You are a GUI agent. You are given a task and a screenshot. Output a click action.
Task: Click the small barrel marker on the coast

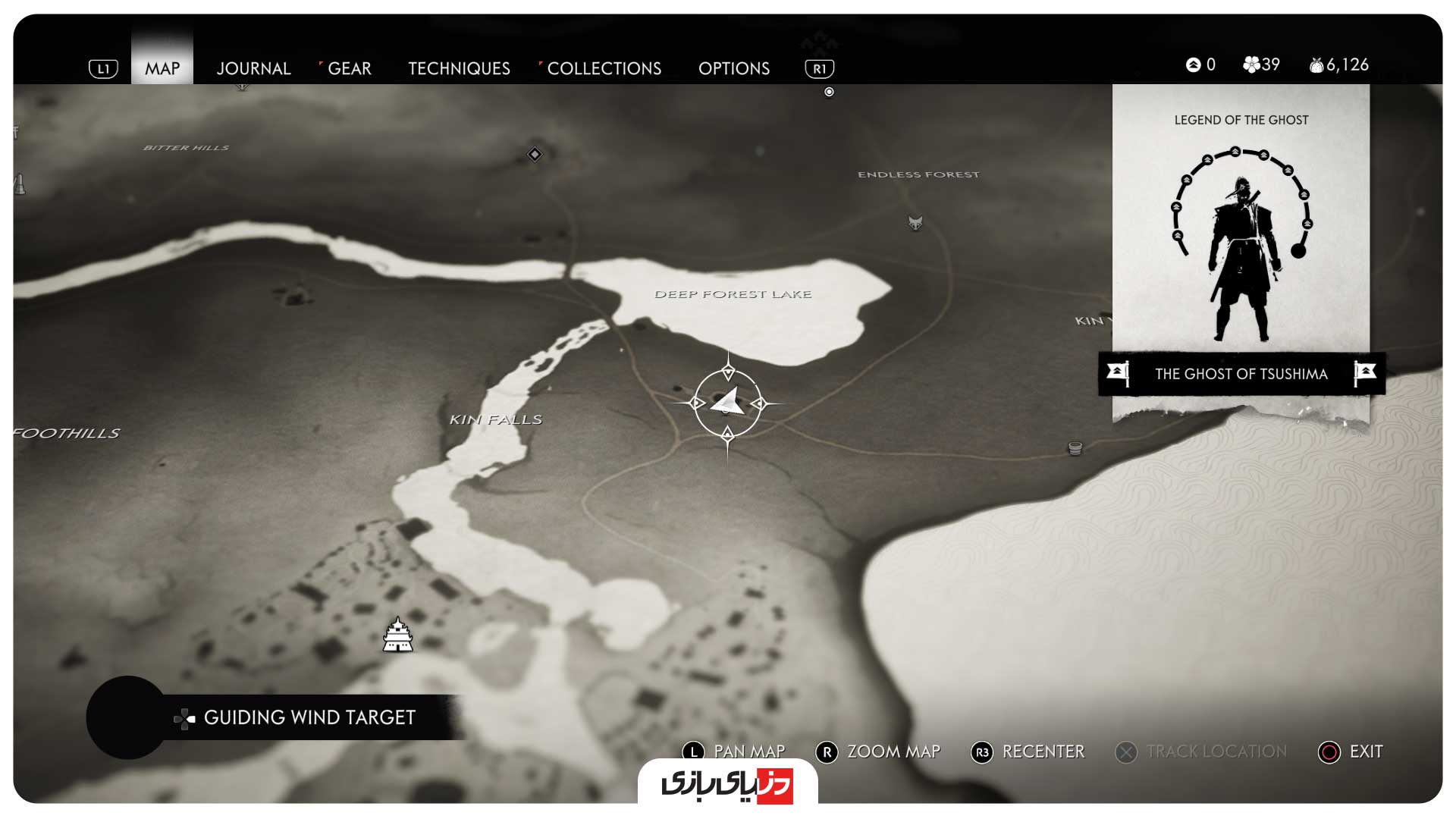click(x=1075, y=448)
